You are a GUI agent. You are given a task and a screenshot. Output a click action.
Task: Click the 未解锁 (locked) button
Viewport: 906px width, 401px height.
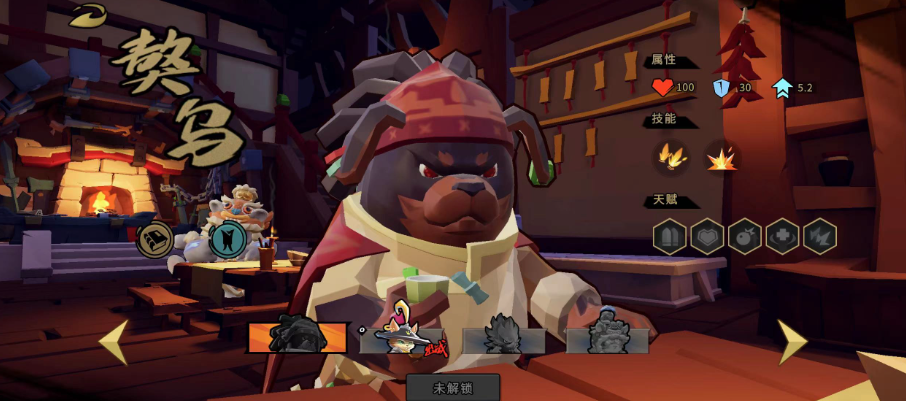(453, 387)
